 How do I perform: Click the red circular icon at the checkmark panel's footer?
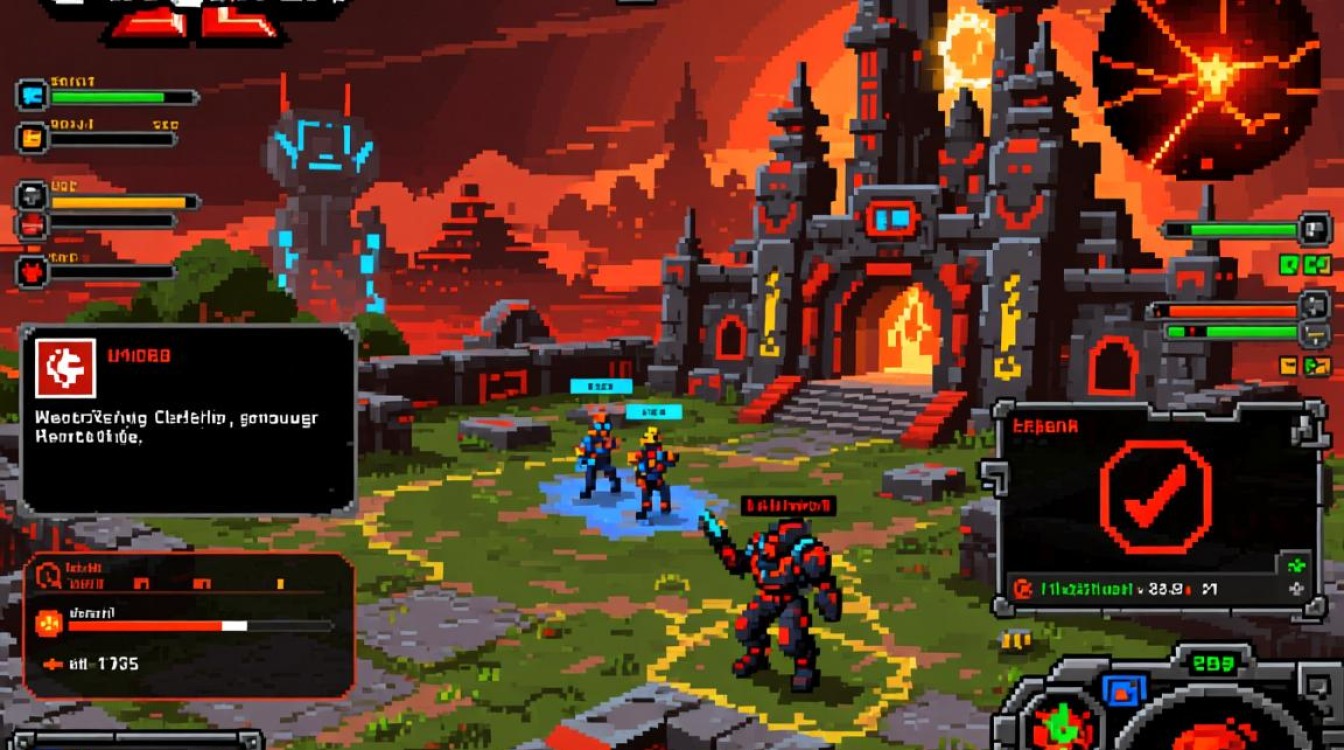(x=1022, y=590)
